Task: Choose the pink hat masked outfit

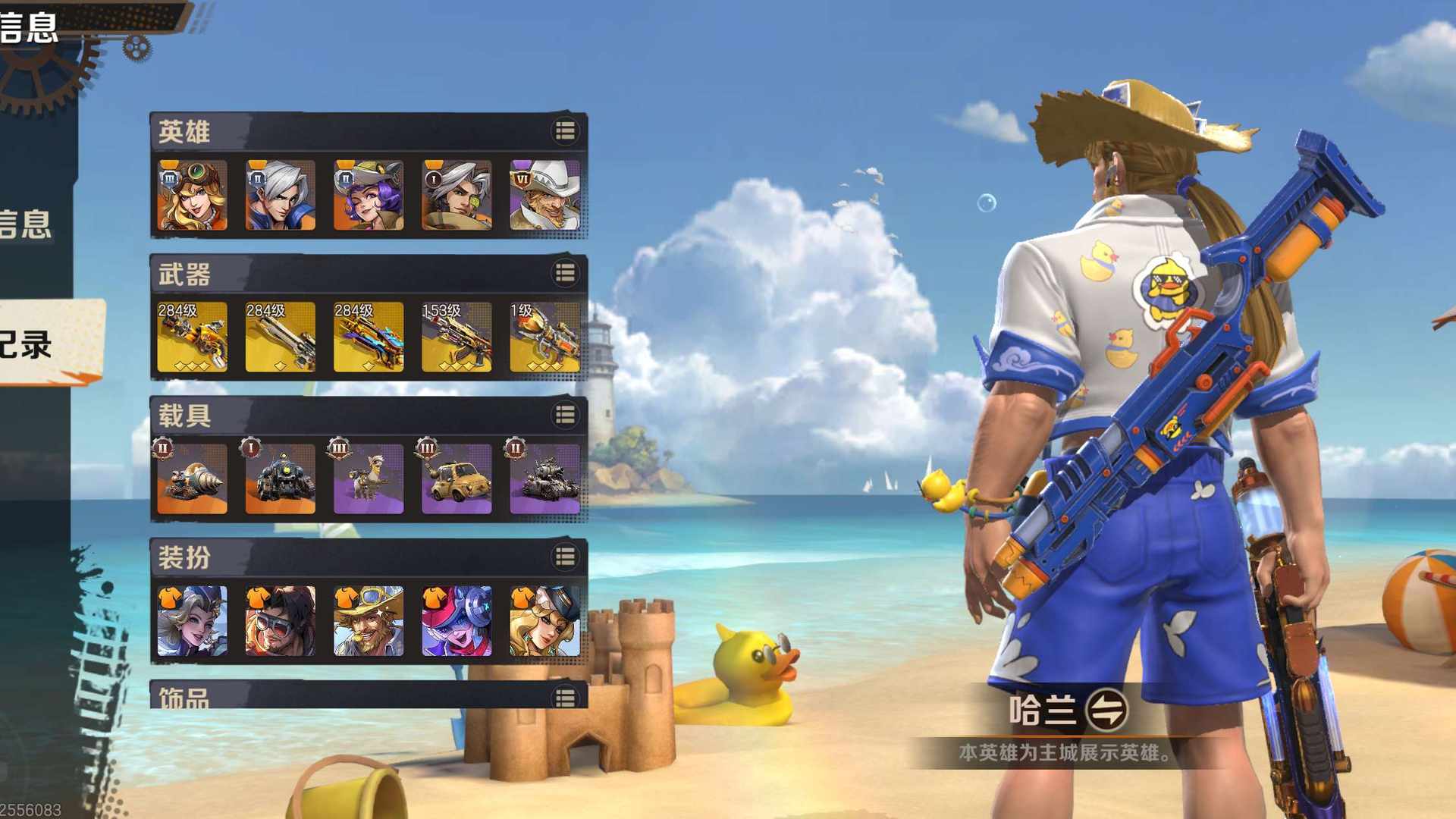Action: click(457, 621)
